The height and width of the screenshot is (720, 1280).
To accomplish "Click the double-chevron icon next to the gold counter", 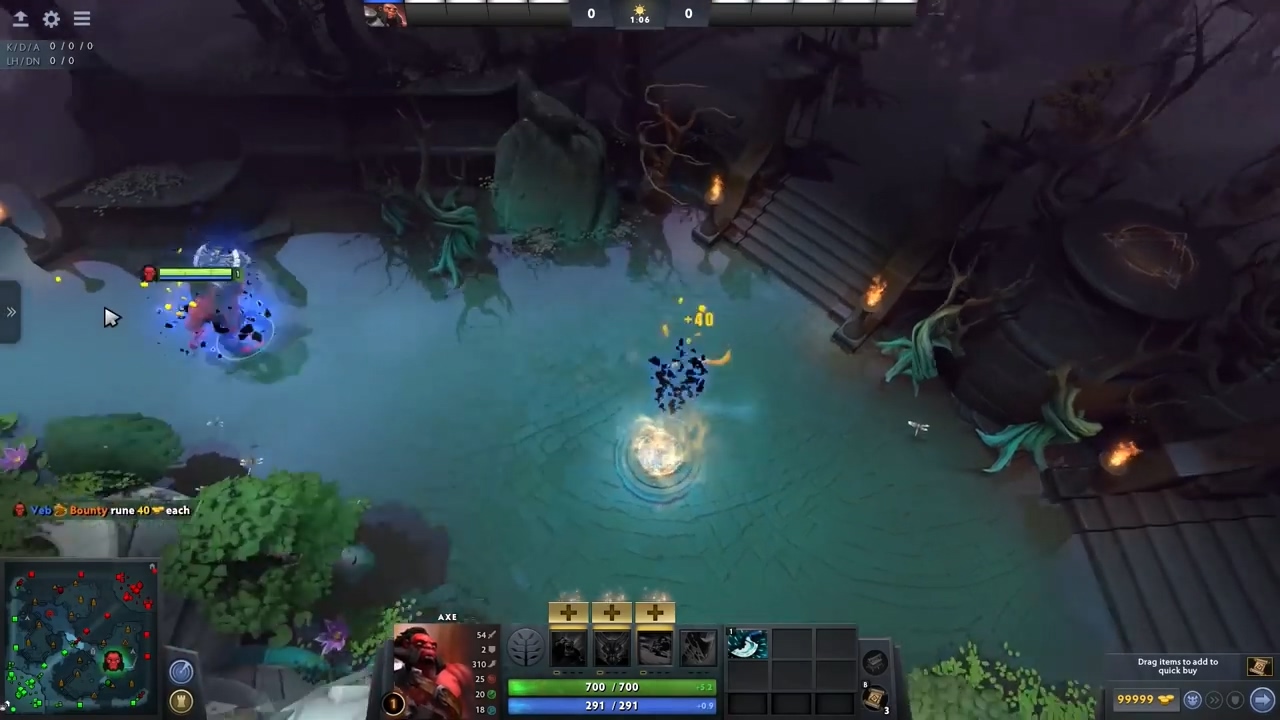I will (x=1214, y=699).
